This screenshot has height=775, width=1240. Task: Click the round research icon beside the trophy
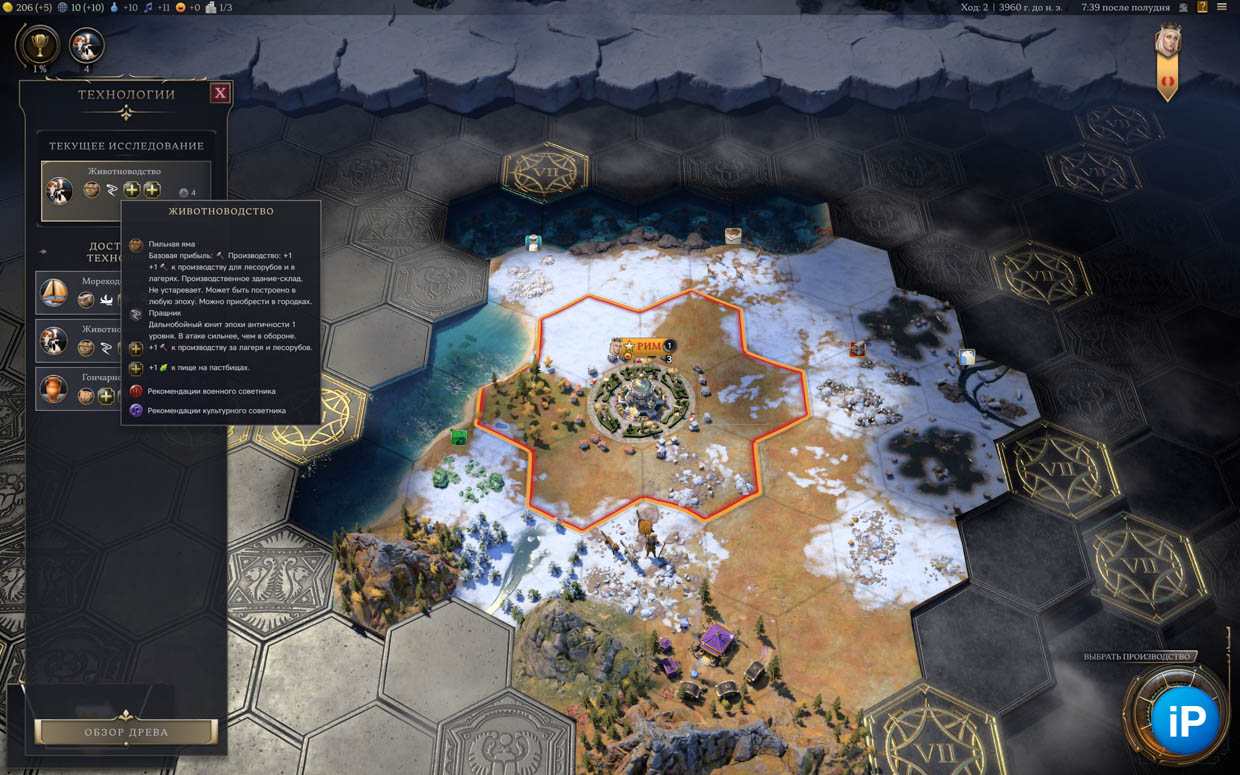[86, 45]
